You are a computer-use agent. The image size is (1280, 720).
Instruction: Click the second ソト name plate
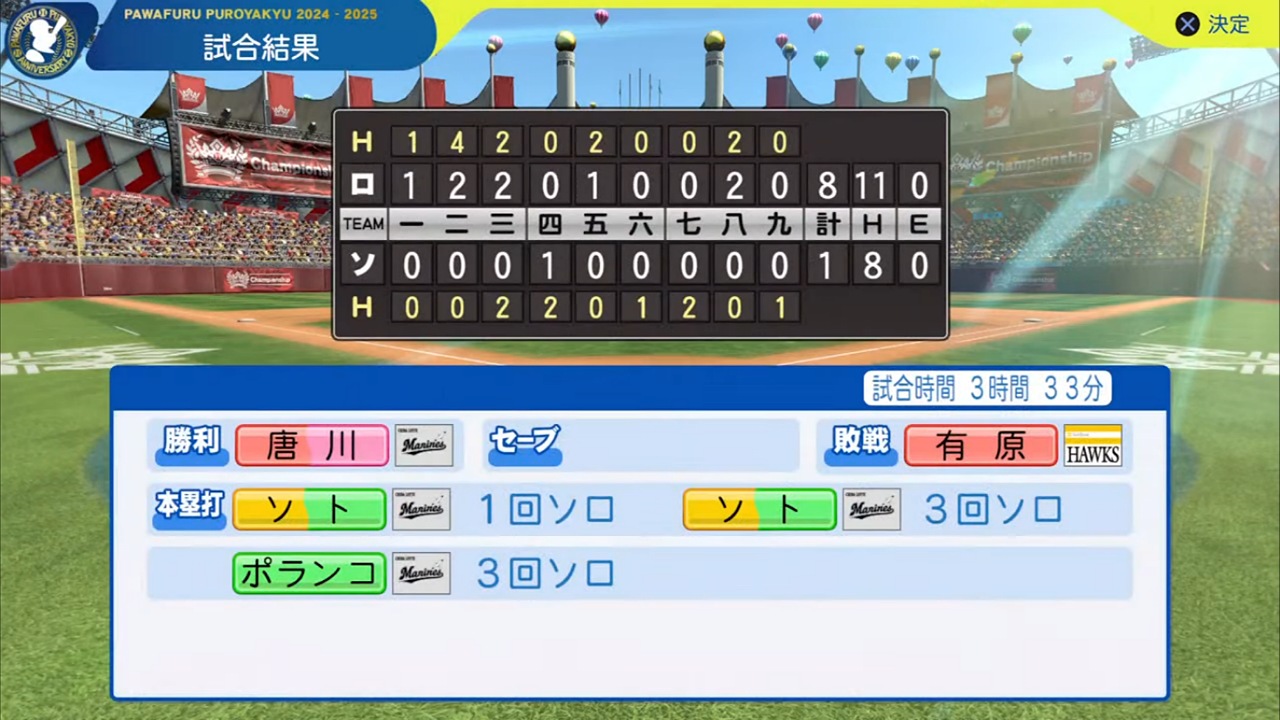(x=759, y=509)
